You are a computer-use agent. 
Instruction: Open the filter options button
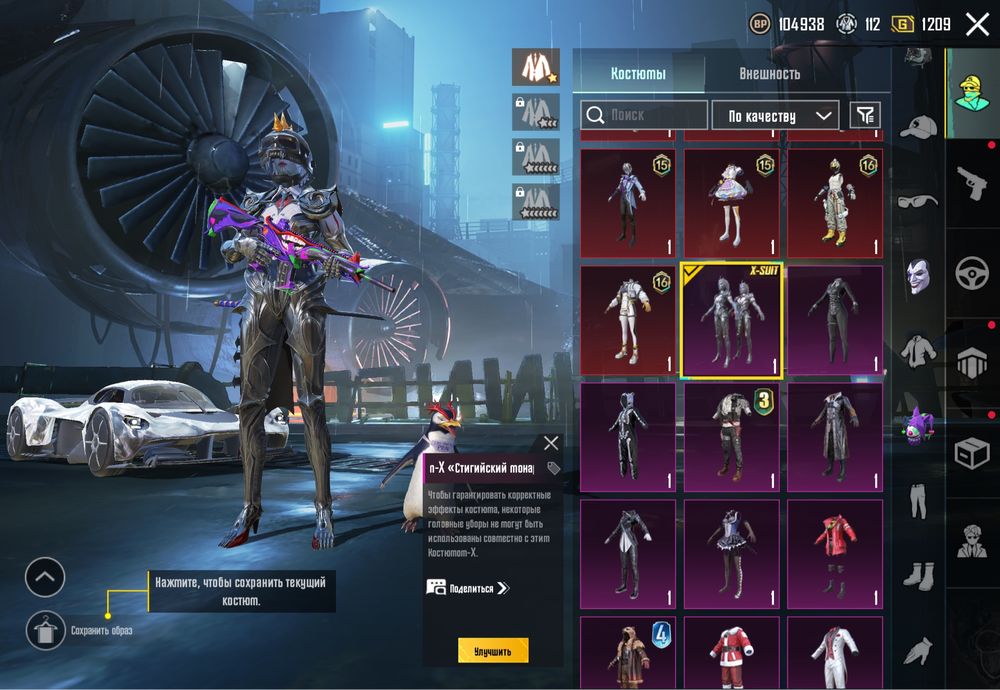point(865,115)
